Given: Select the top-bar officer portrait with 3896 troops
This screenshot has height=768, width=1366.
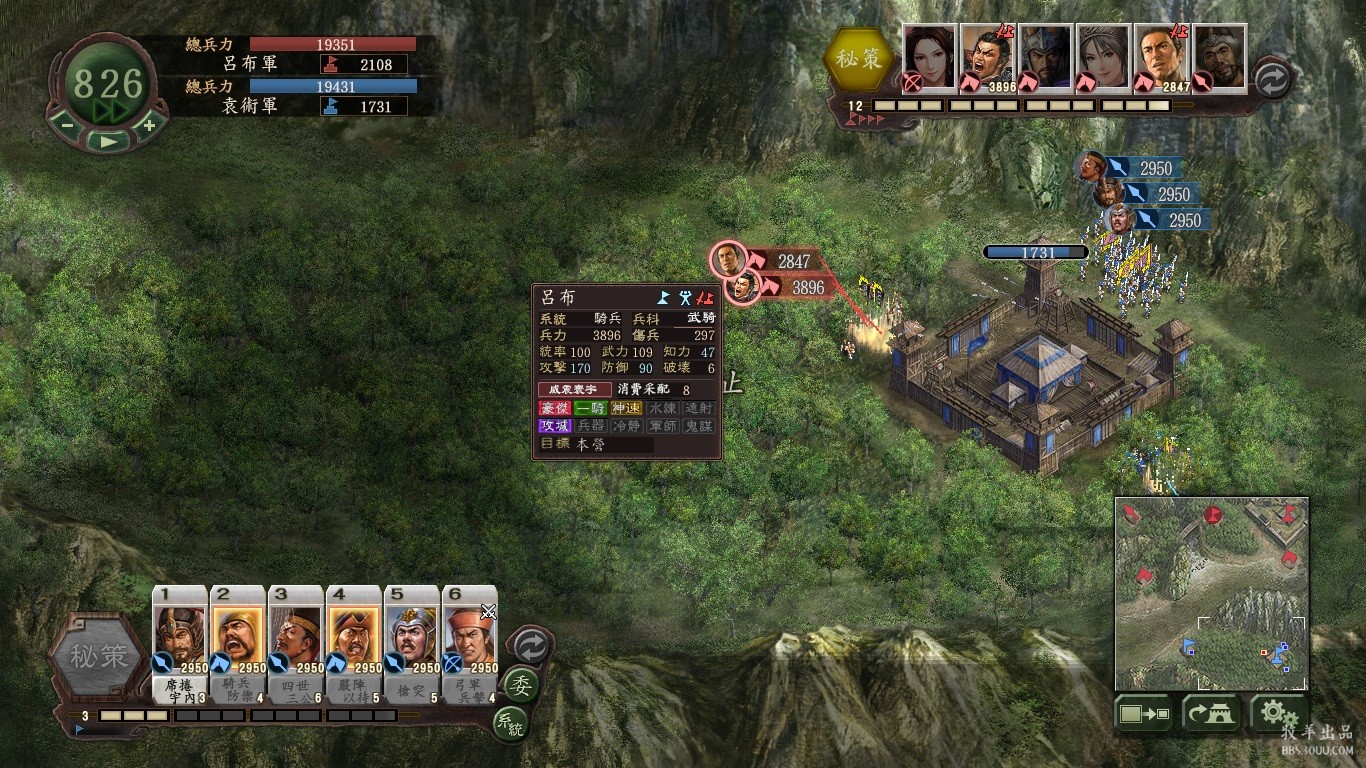Looking at the screenshot, I should [988, 57].
